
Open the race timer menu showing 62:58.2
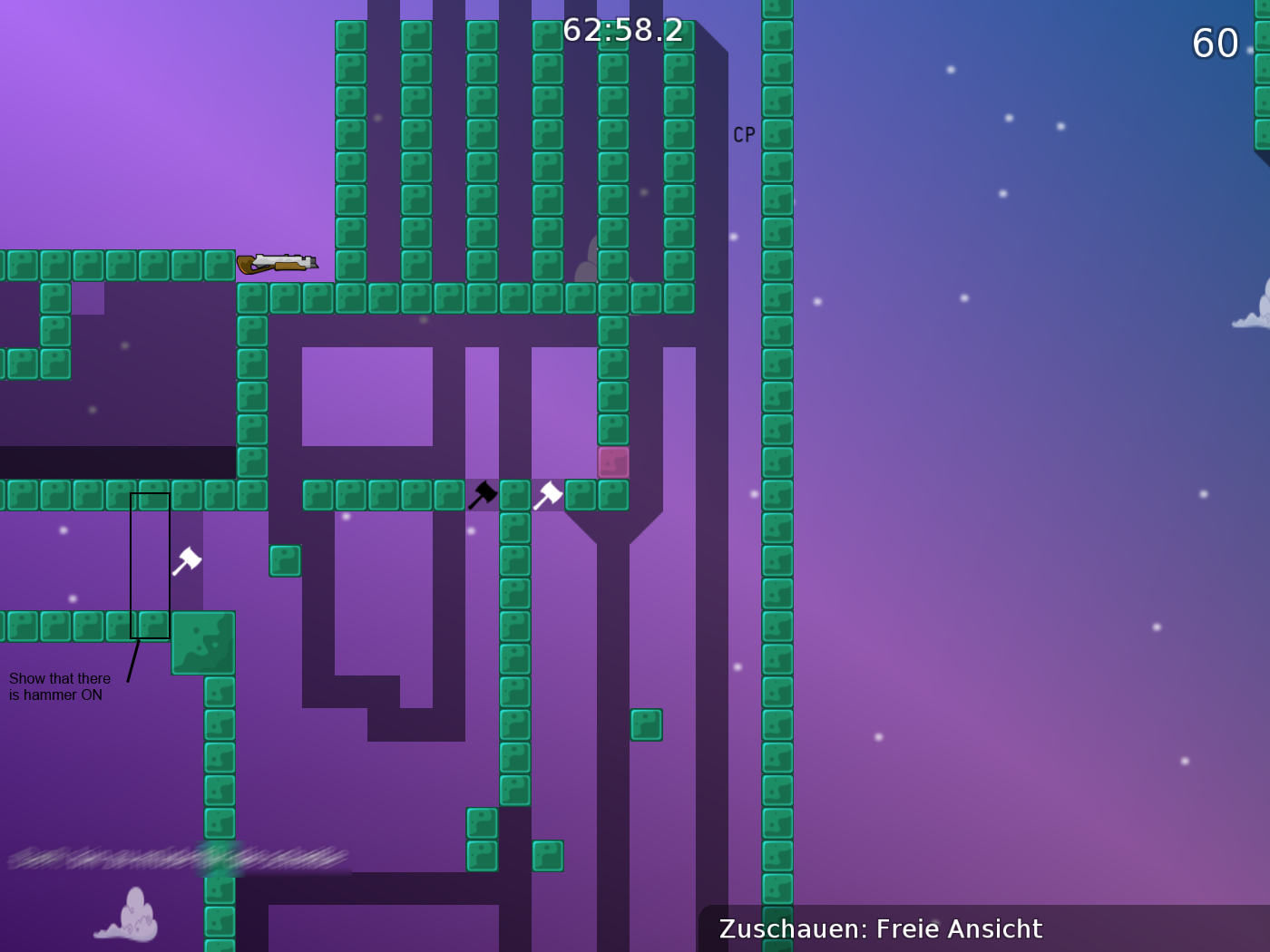621,30
